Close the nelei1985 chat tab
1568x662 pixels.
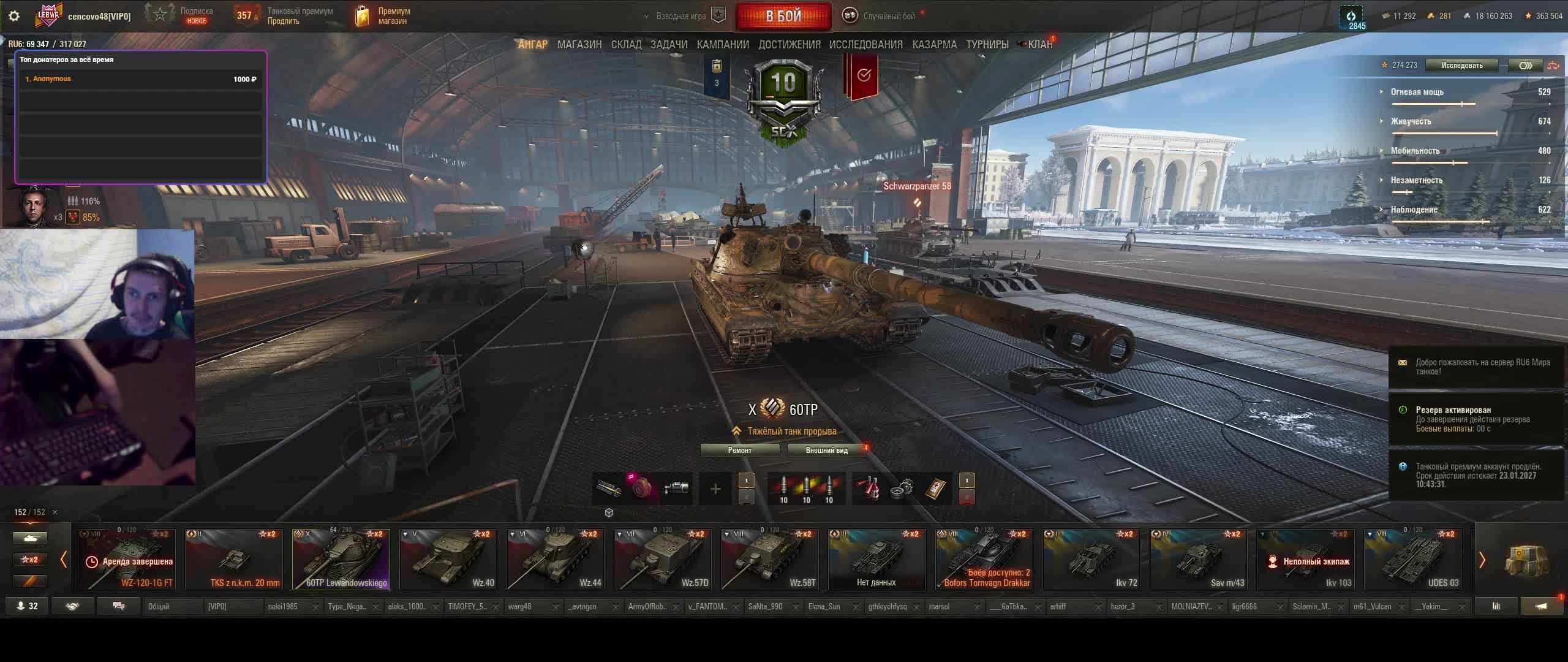(315, 607)
